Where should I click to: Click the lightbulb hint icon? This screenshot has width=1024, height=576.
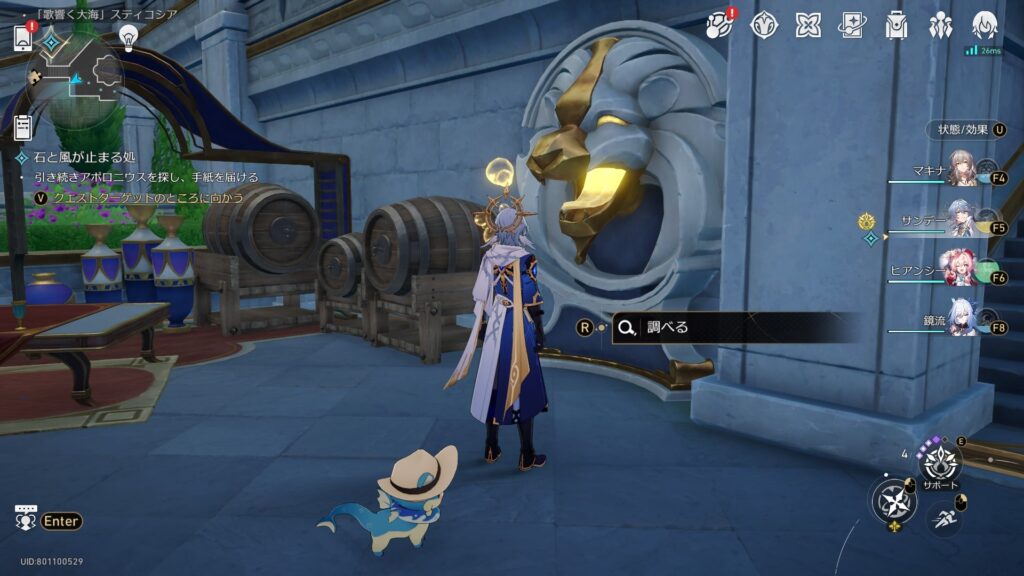click(128, 37)
